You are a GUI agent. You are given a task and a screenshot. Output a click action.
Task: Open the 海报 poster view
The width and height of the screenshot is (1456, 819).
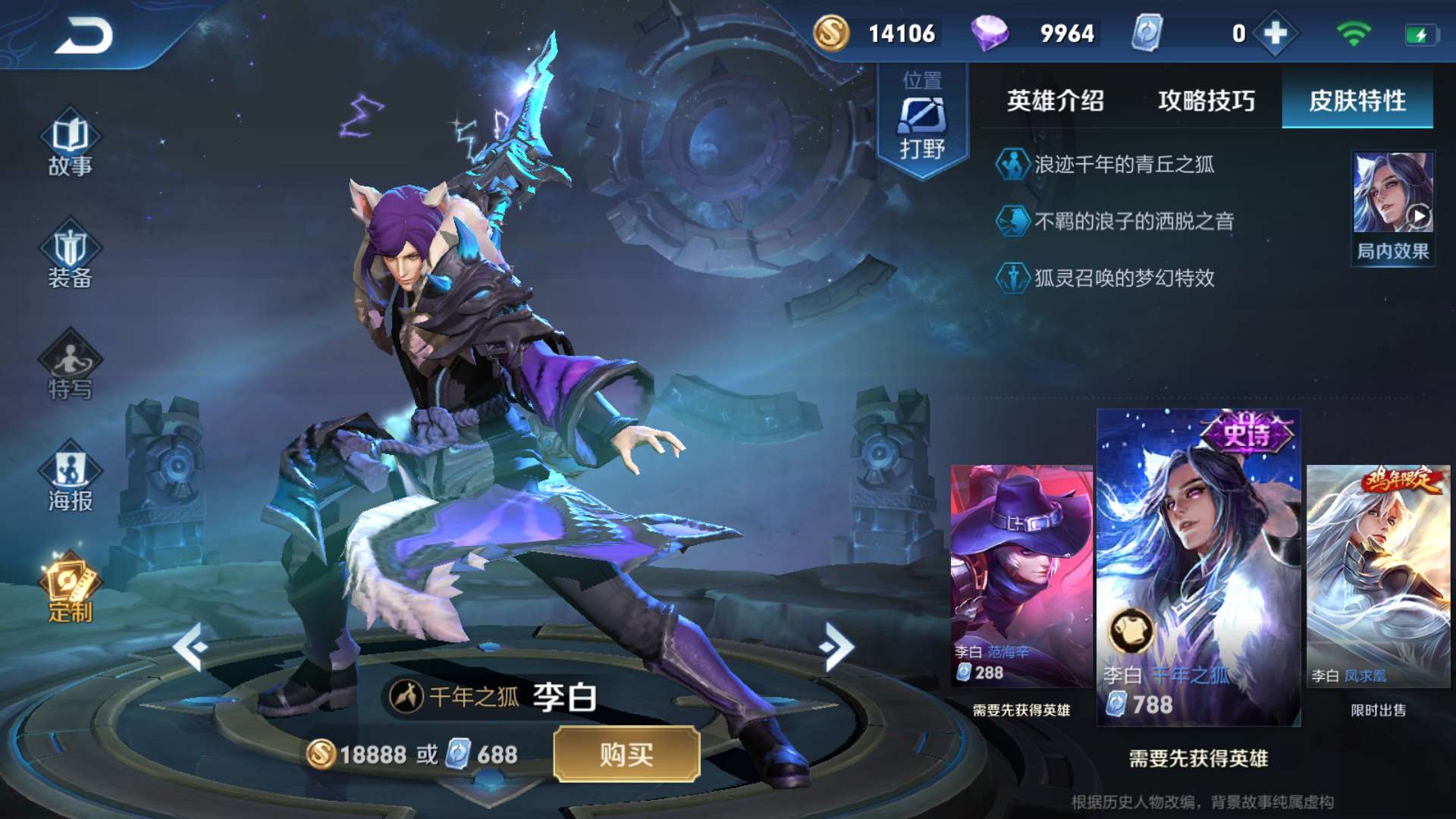70,479
